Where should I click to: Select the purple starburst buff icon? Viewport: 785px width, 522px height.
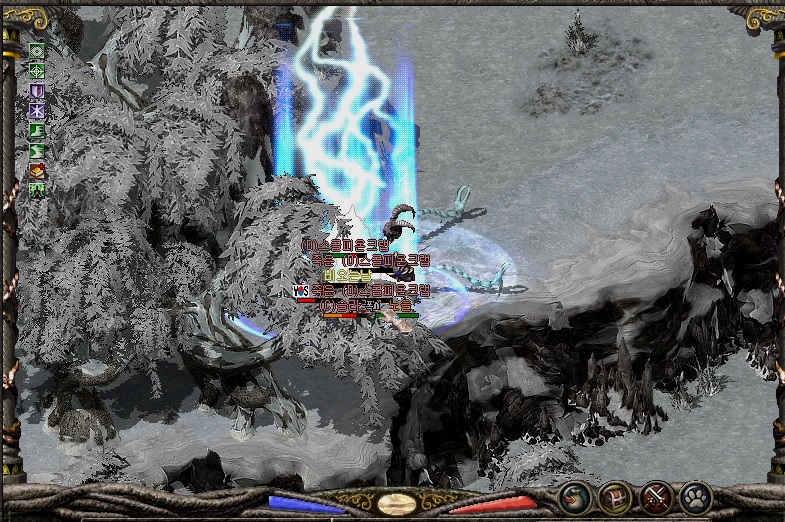[x=37, y=110]
